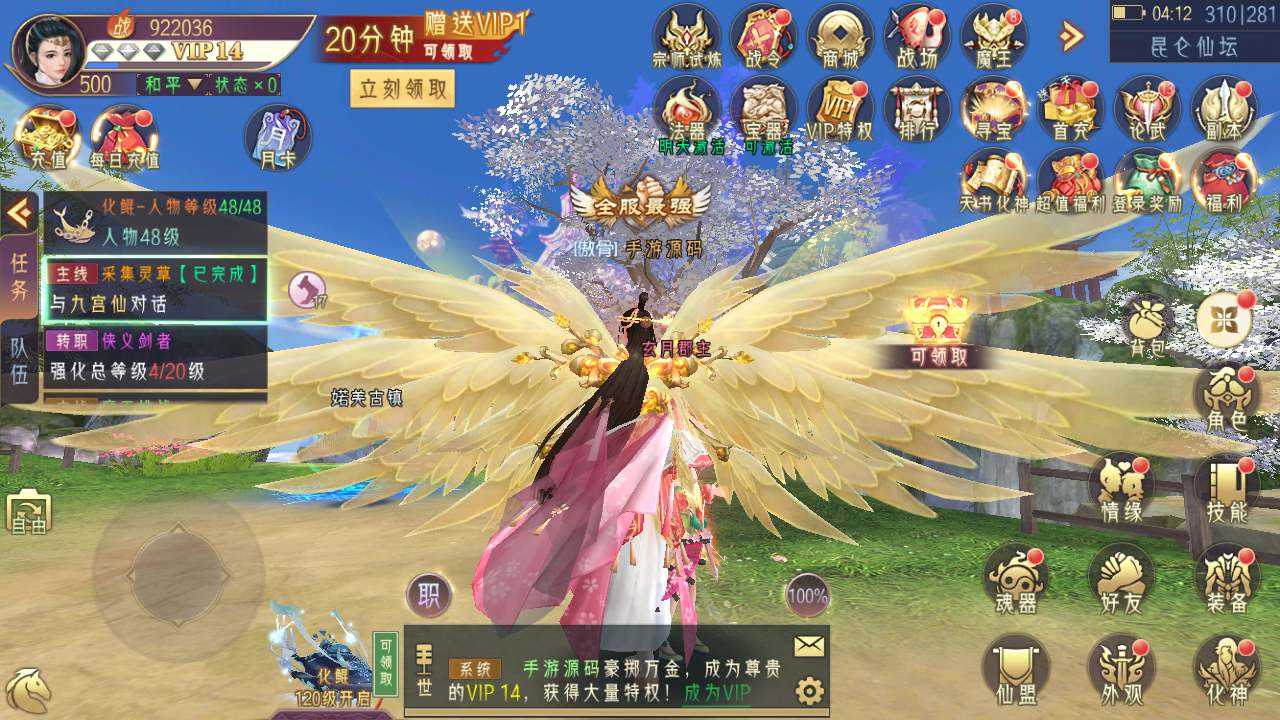Open the 商城 shop

[x=840, y=36]
